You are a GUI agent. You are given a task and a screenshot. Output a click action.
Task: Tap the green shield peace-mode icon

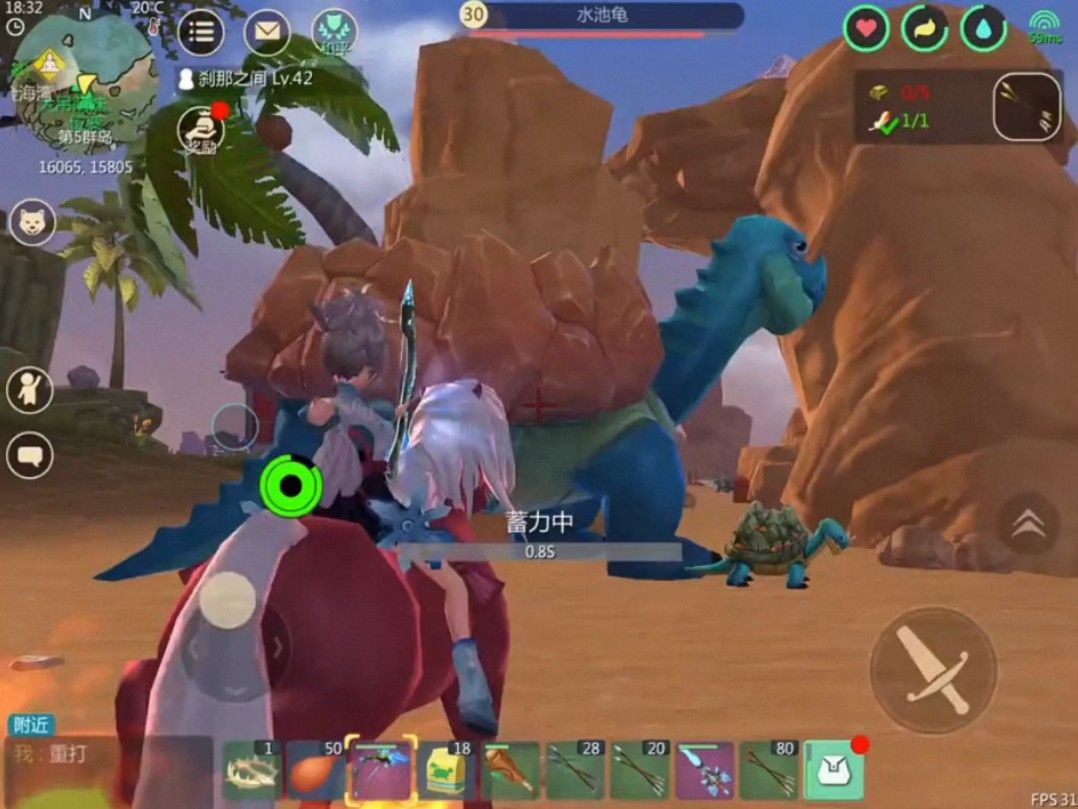click(x=334, y=32)
